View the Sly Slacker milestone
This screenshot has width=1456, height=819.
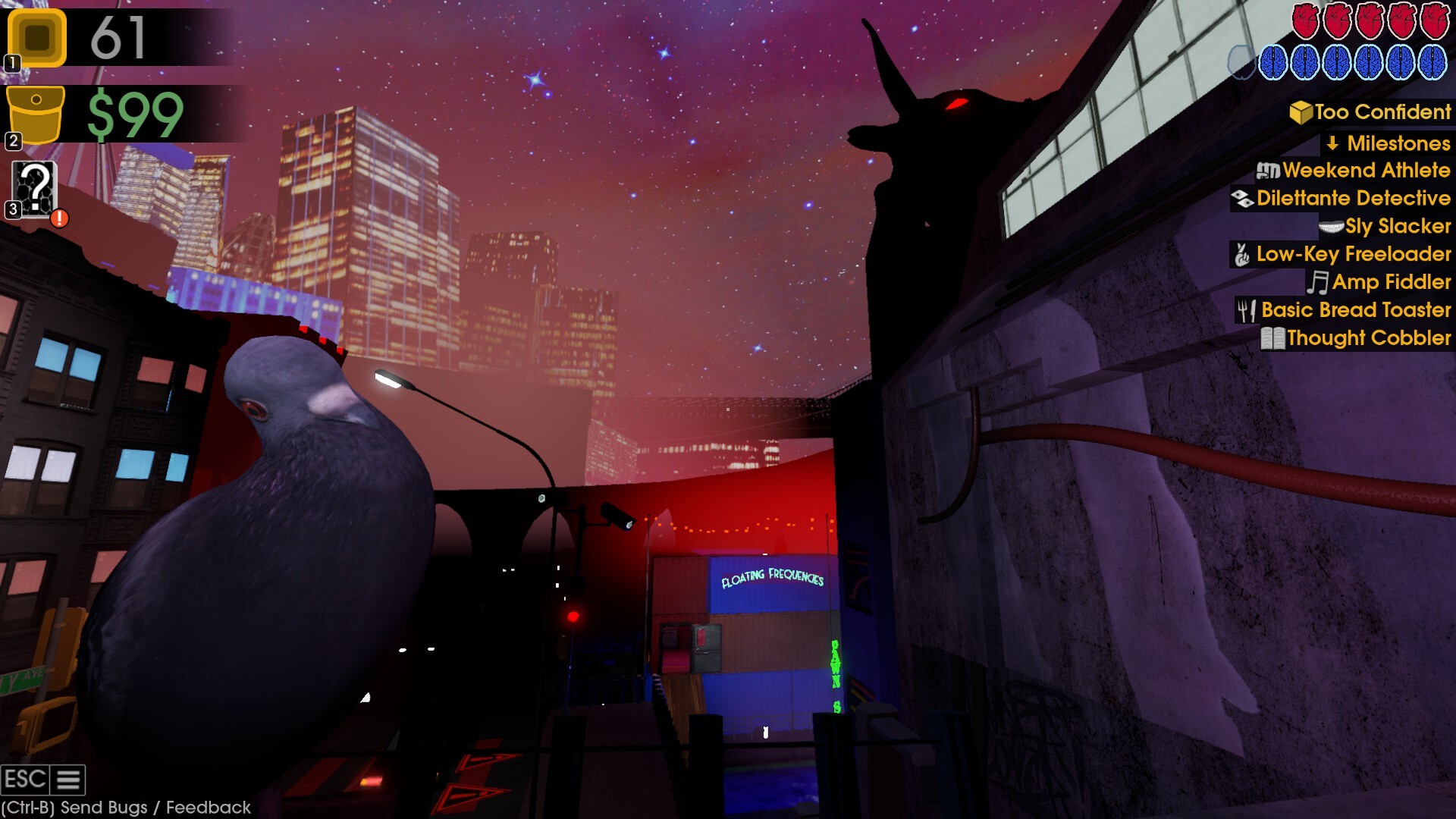click(x=1386, y=226)
